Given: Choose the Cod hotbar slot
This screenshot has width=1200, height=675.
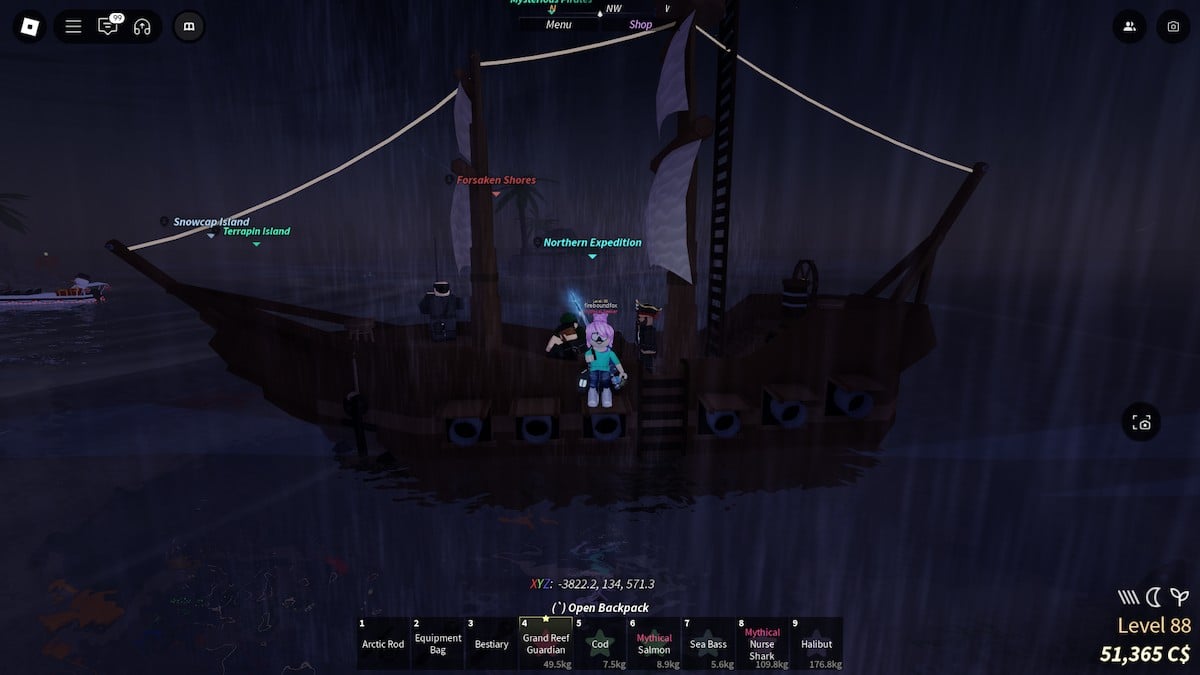Looking at the screenshot, I should (x=600, y=643).
